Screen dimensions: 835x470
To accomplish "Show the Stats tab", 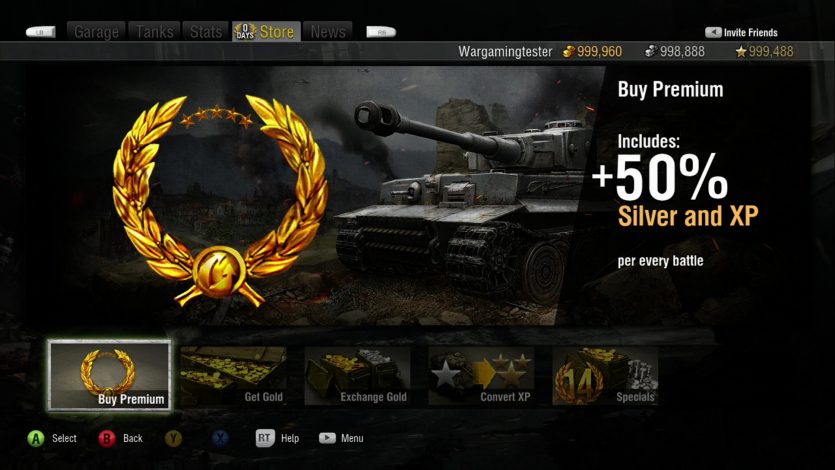I will click(206, 32).
